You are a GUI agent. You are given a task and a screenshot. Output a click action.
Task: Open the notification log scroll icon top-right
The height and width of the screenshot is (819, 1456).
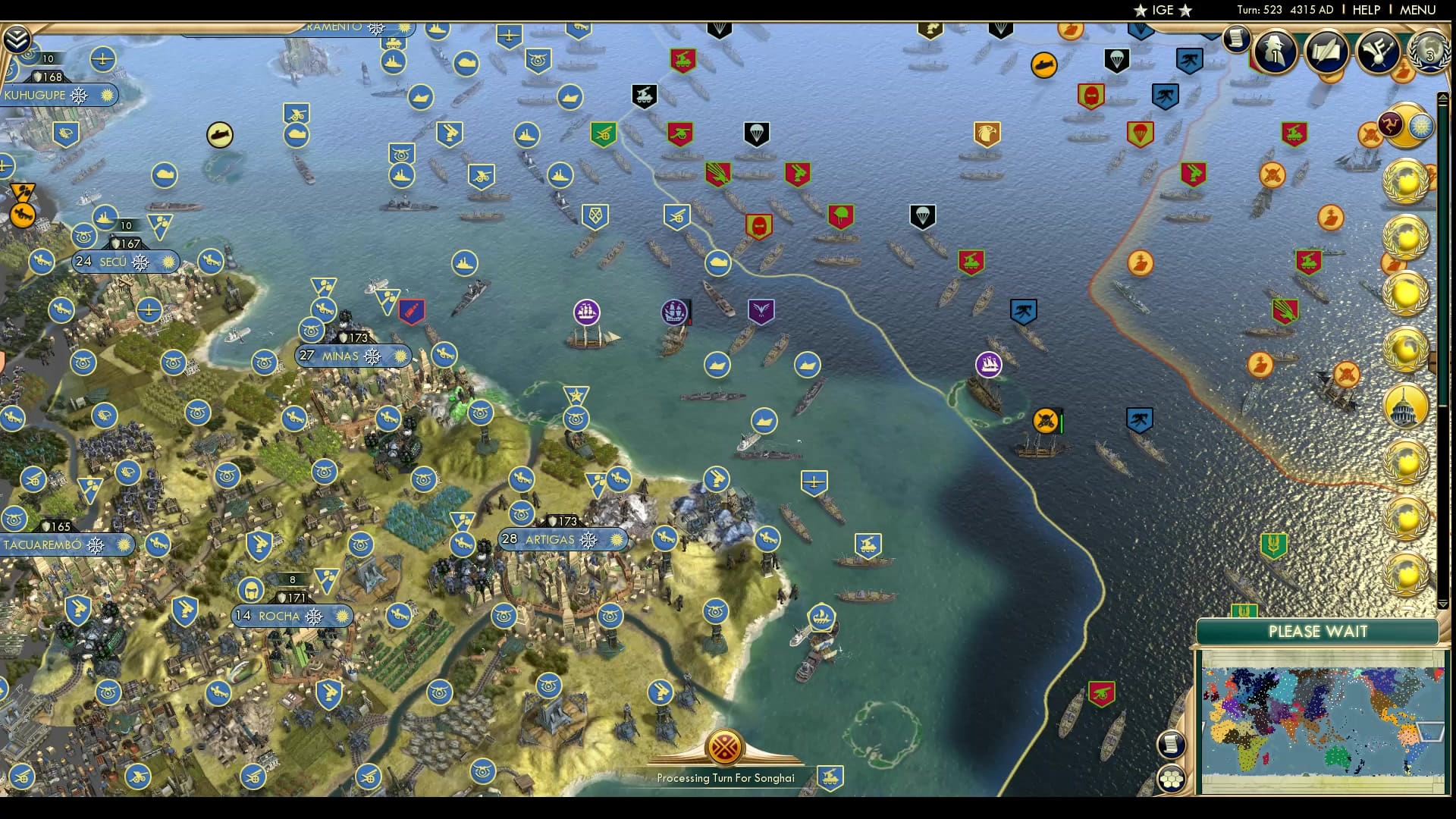(x=1238, y=38)
